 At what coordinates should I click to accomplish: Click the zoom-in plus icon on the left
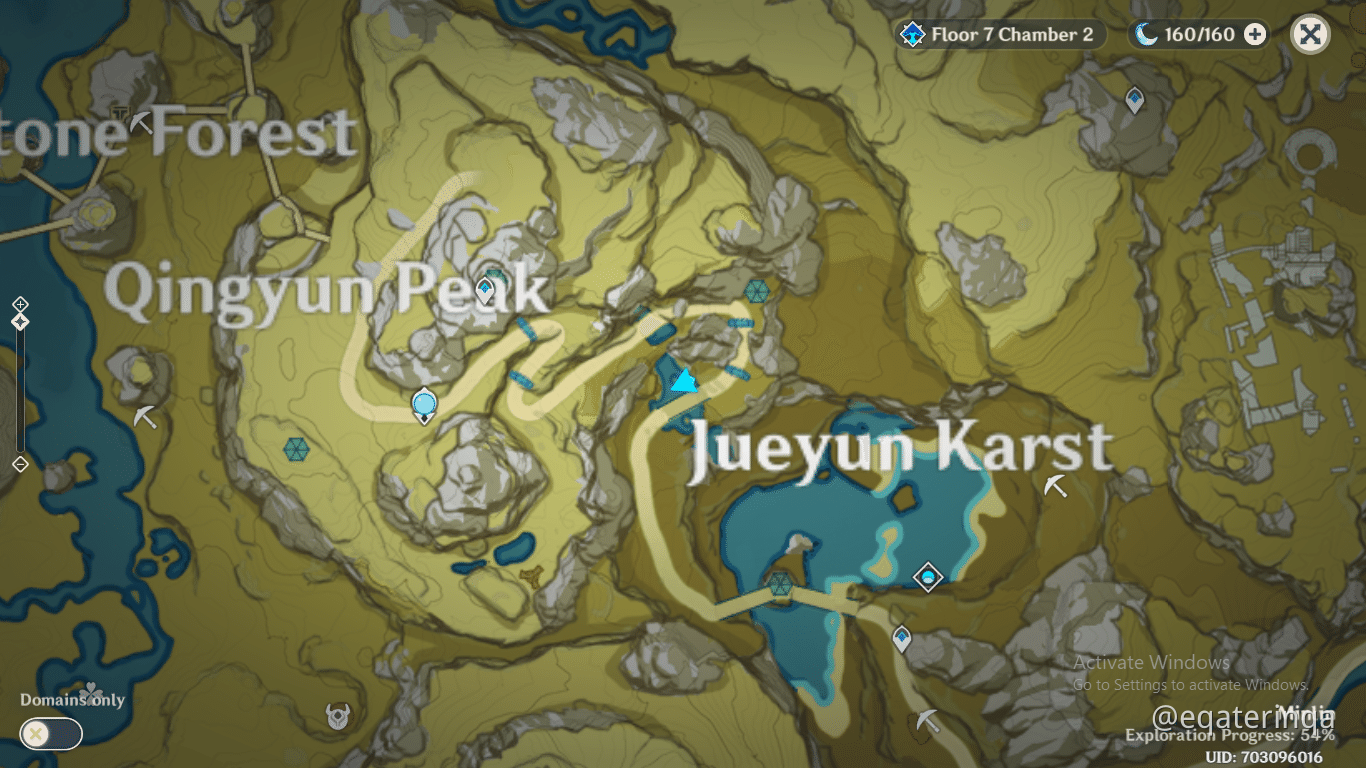[x=22, y=302]
